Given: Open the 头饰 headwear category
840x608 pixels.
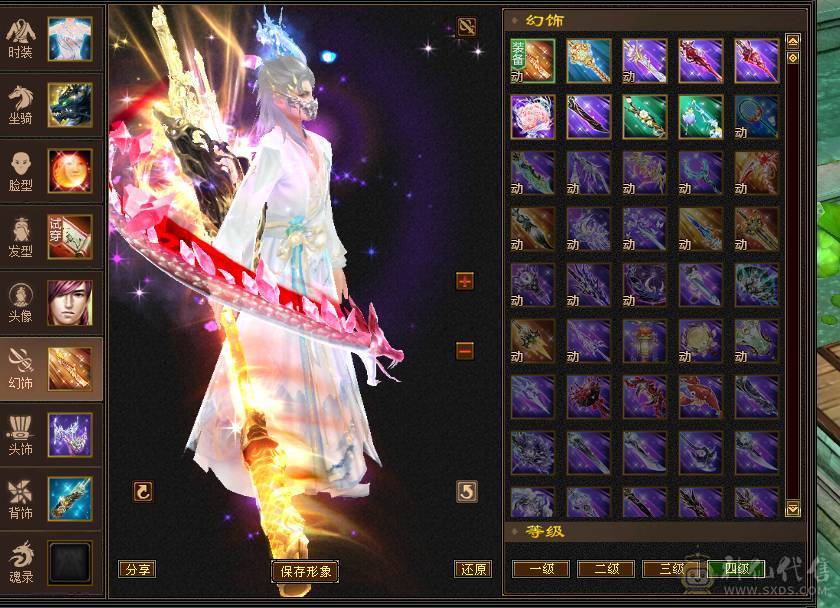Looking at the screenshot, I should click(51, 434).
